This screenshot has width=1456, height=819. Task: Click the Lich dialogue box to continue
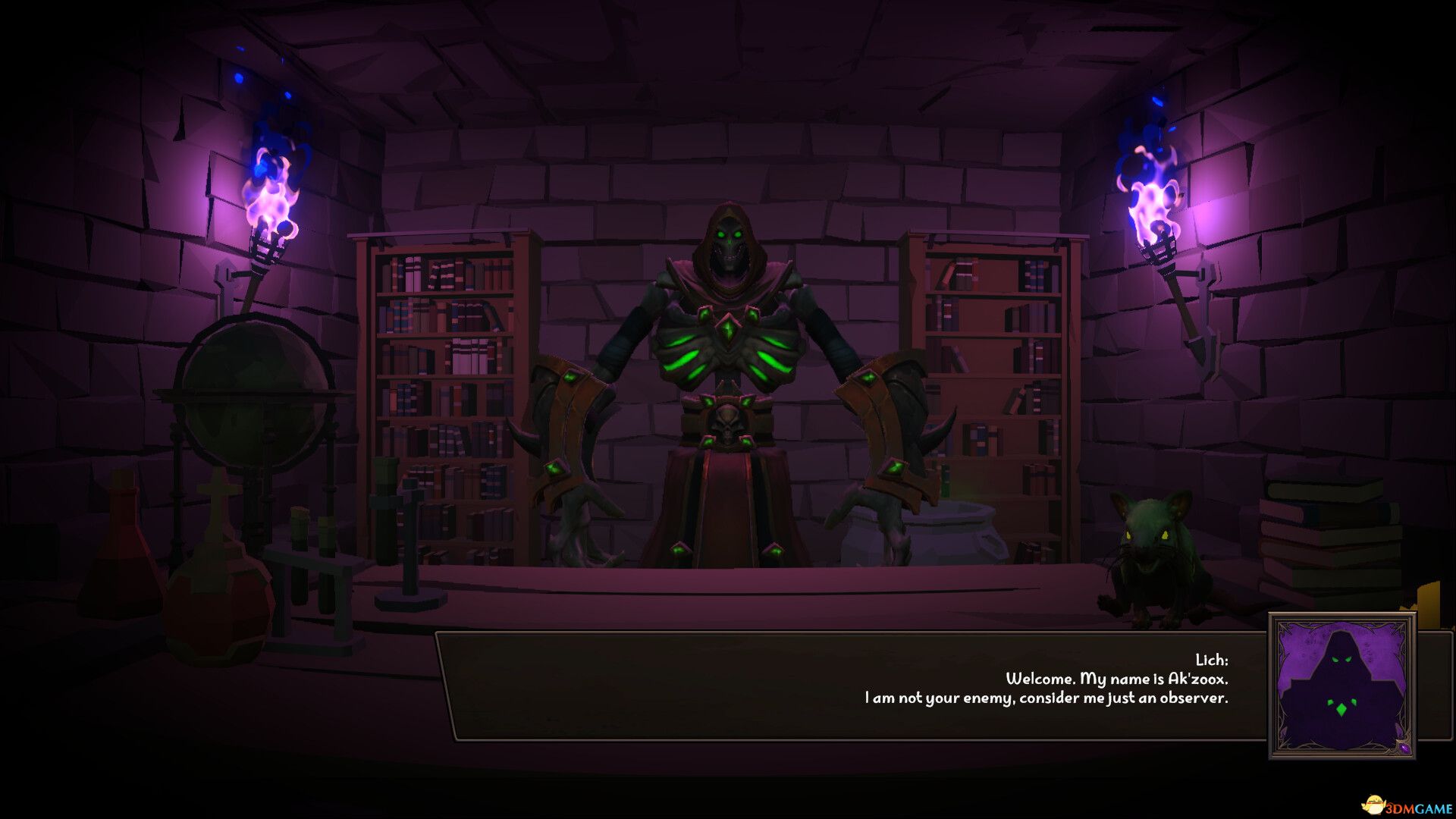tap(849, 686)
